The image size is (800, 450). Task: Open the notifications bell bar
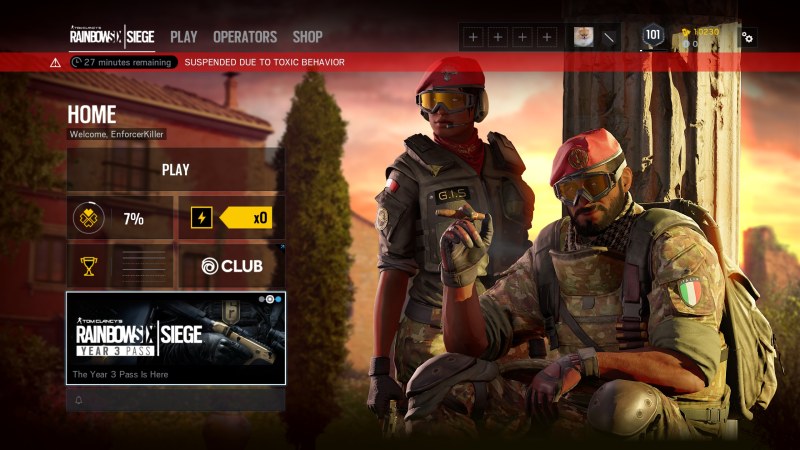click(176, 400)
